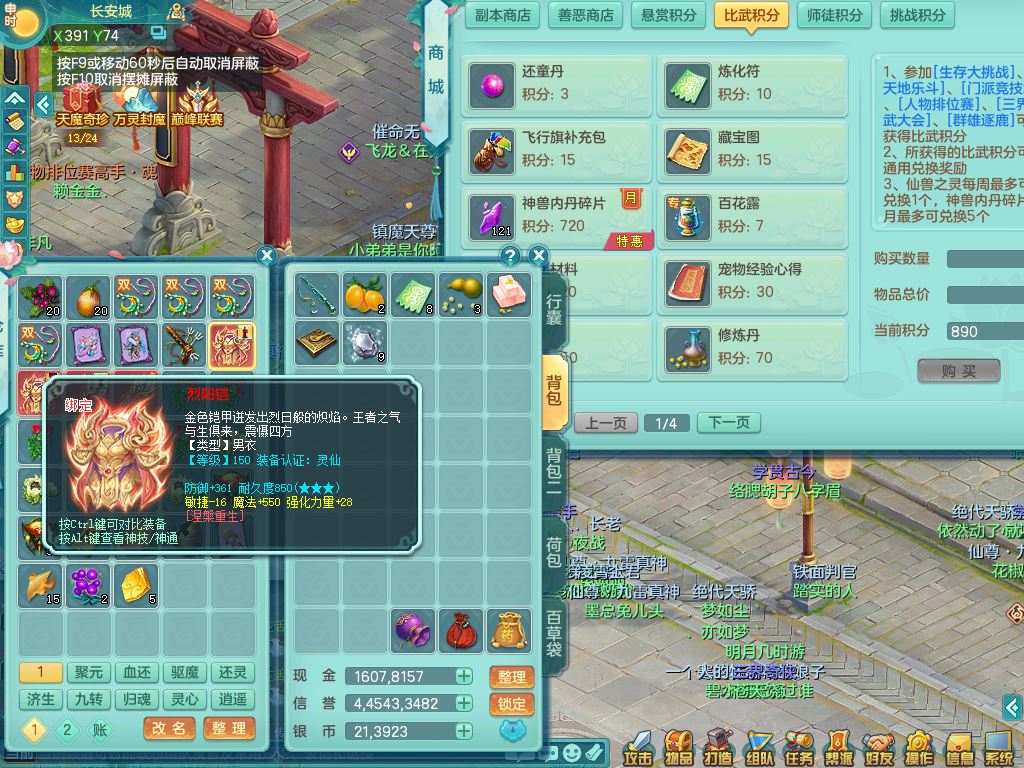Close the backpack panel with its X
The height and width of the screenshot is (768, 1024).
538,256
